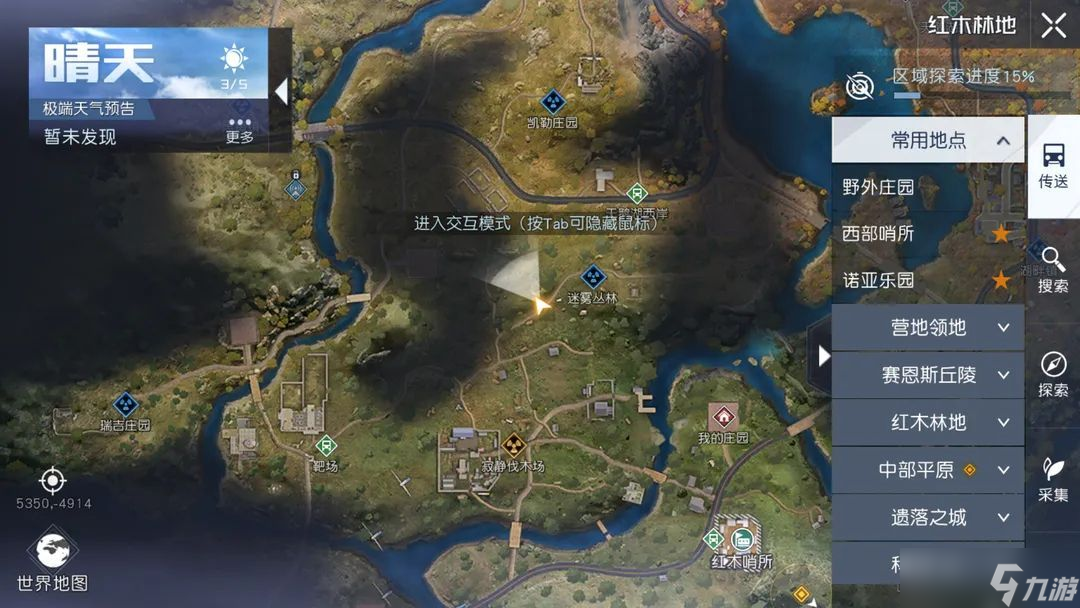Expand the 中部平原 region list
Viewport: 1080px width, 608px height.
pyautogui.click(x=928, y=469)
